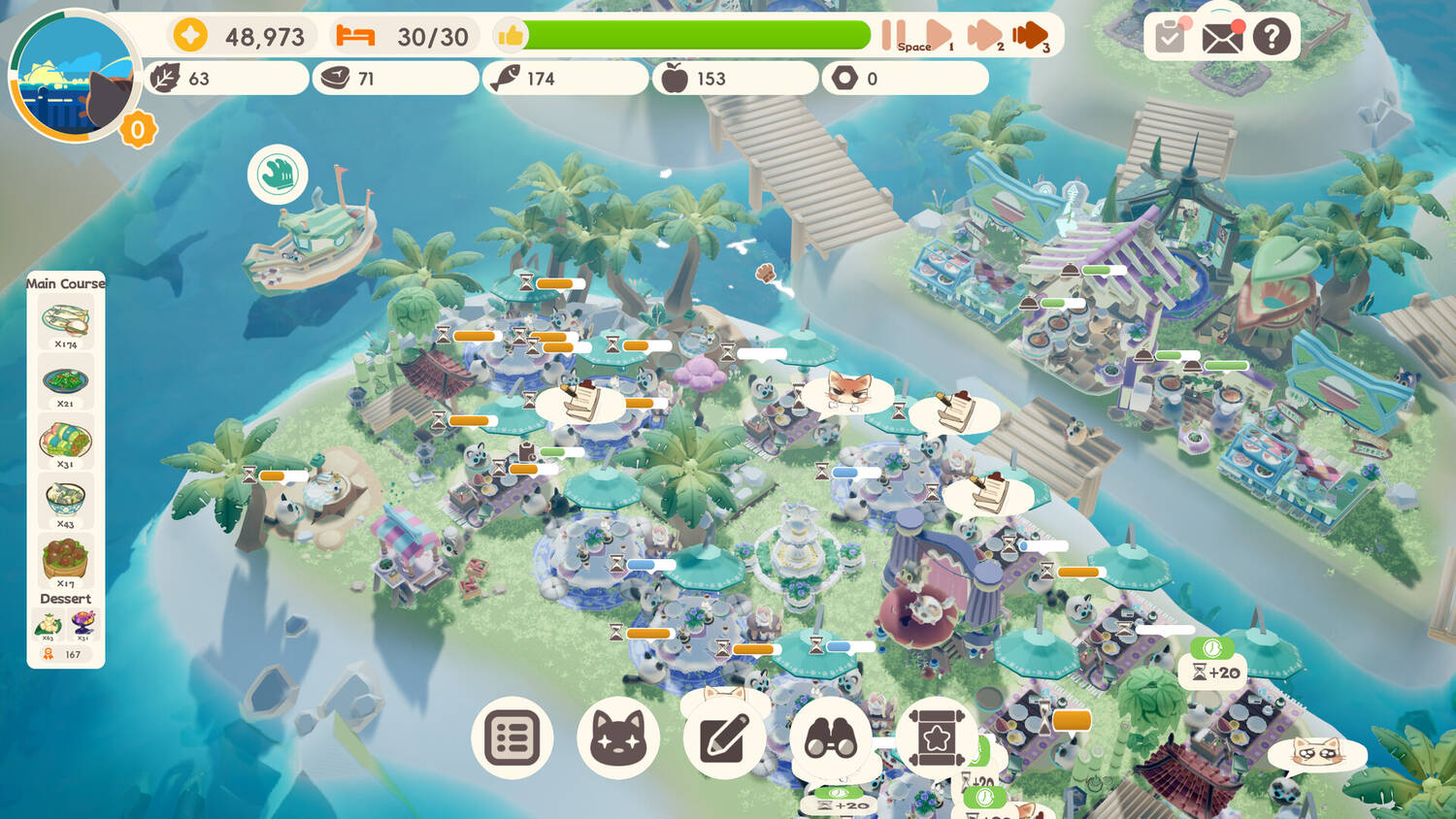Open the clipboard task checklist

click(x=1170, y=38)
